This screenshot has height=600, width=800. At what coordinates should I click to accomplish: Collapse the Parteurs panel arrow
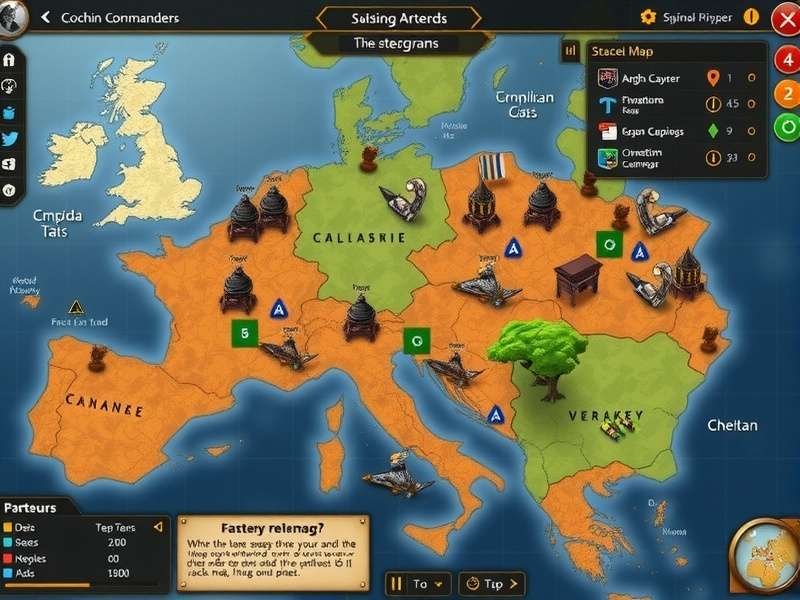click(157, 527)
